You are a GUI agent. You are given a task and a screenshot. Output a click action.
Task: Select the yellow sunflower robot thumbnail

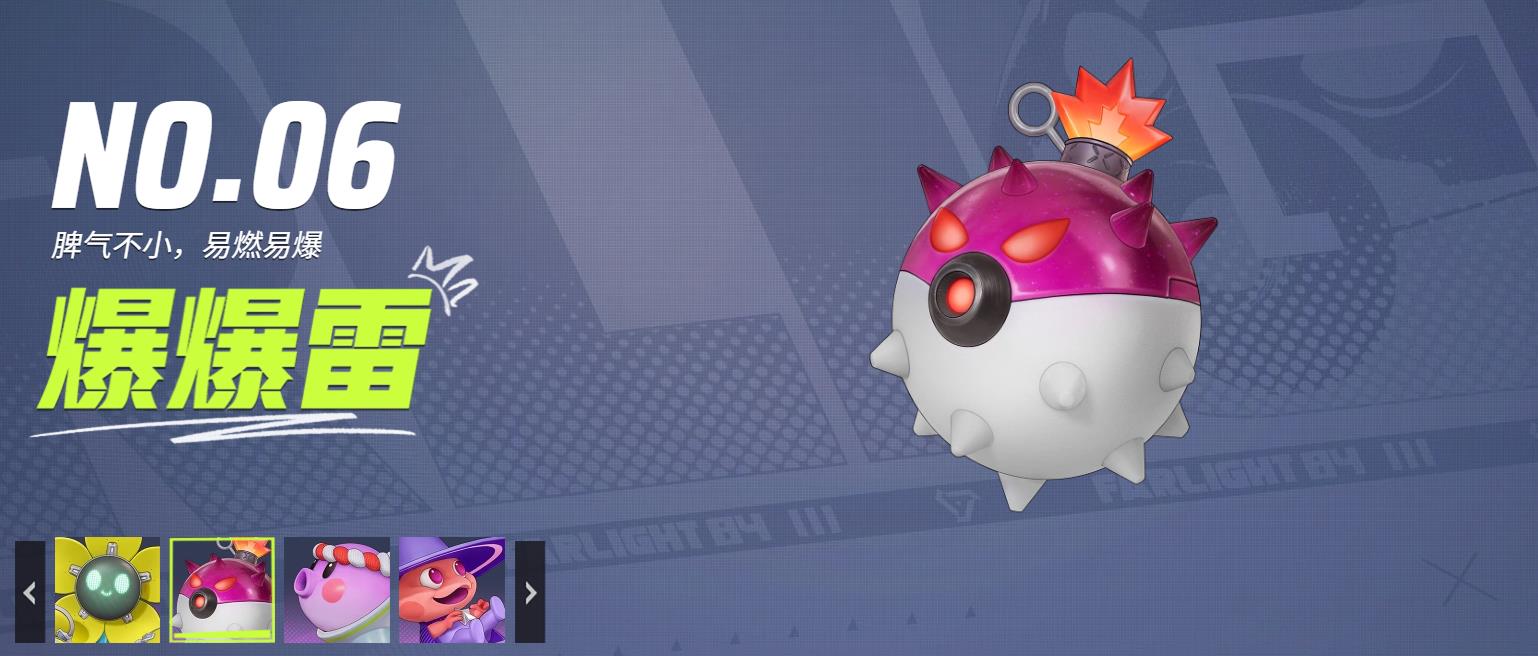(107, 590)
